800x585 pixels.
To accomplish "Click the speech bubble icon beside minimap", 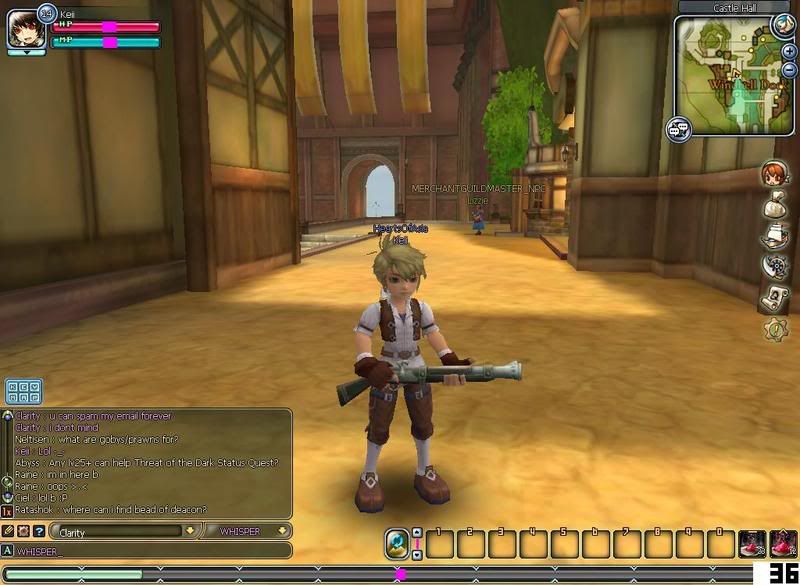I will tap(680, 129).
